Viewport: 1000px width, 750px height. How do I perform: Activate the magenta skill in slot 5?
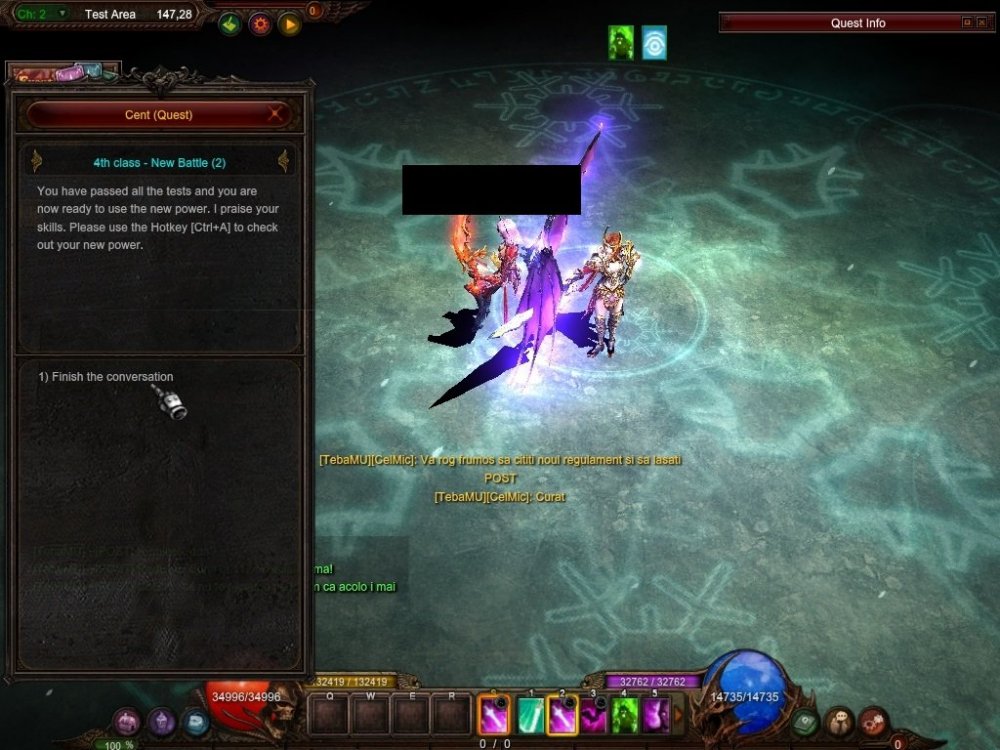(656, 715)
